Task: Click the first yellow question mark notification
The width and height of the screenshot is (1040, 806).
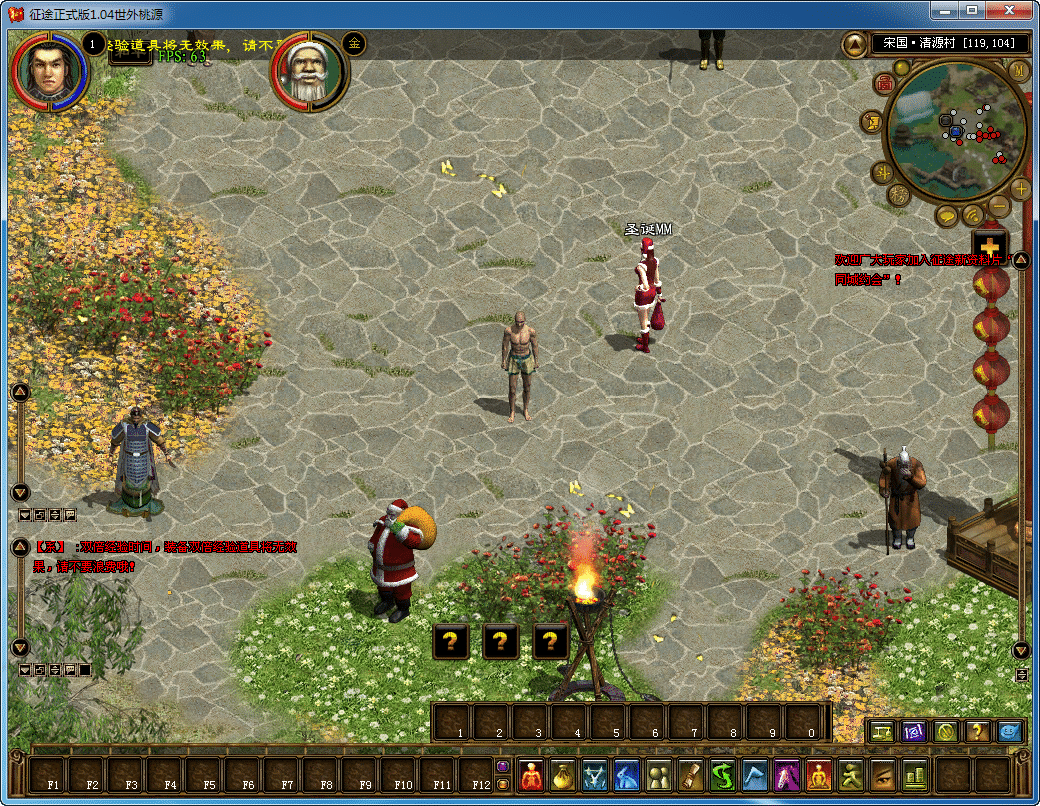Action: (x=451, y=642)
